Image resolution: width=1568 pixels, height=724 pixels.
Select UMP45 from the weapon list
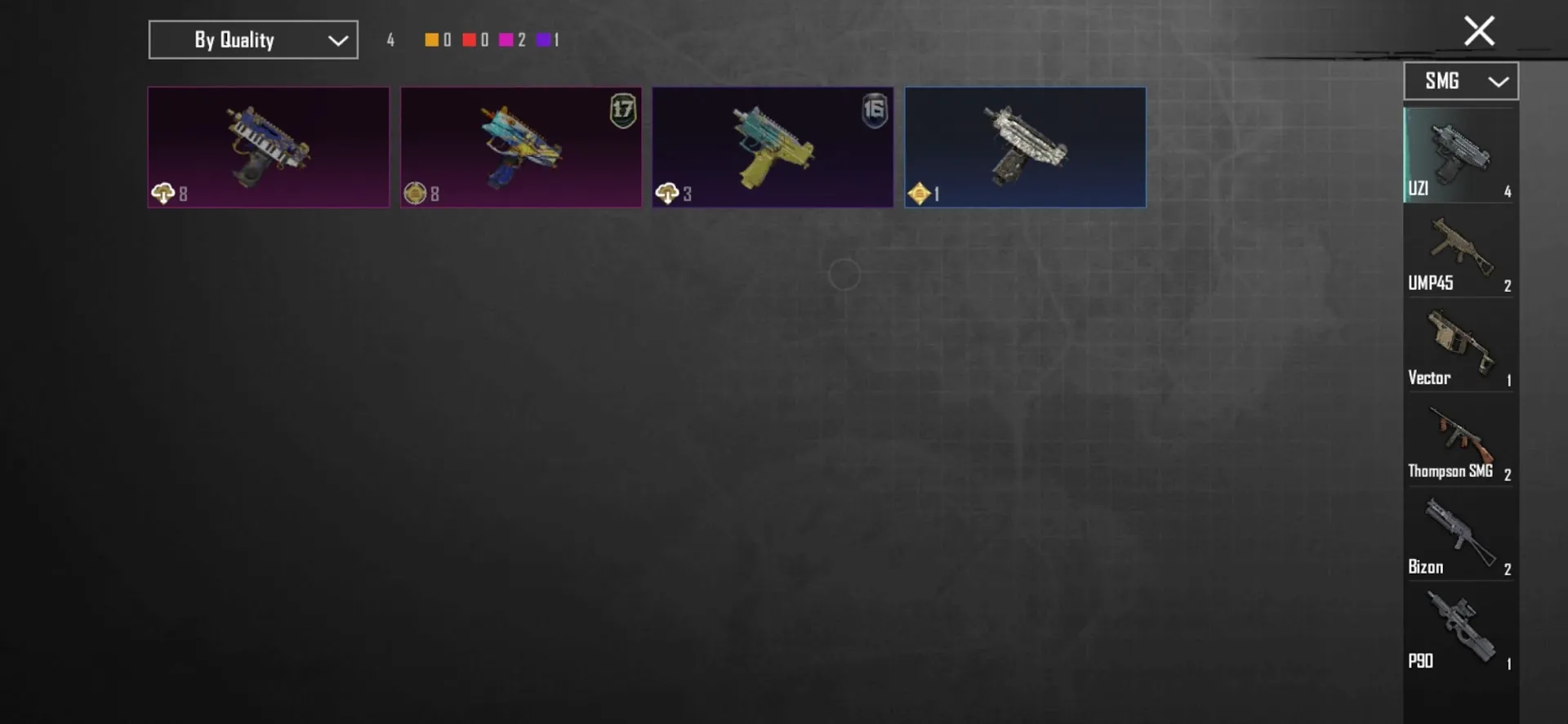coord(1460,253)
